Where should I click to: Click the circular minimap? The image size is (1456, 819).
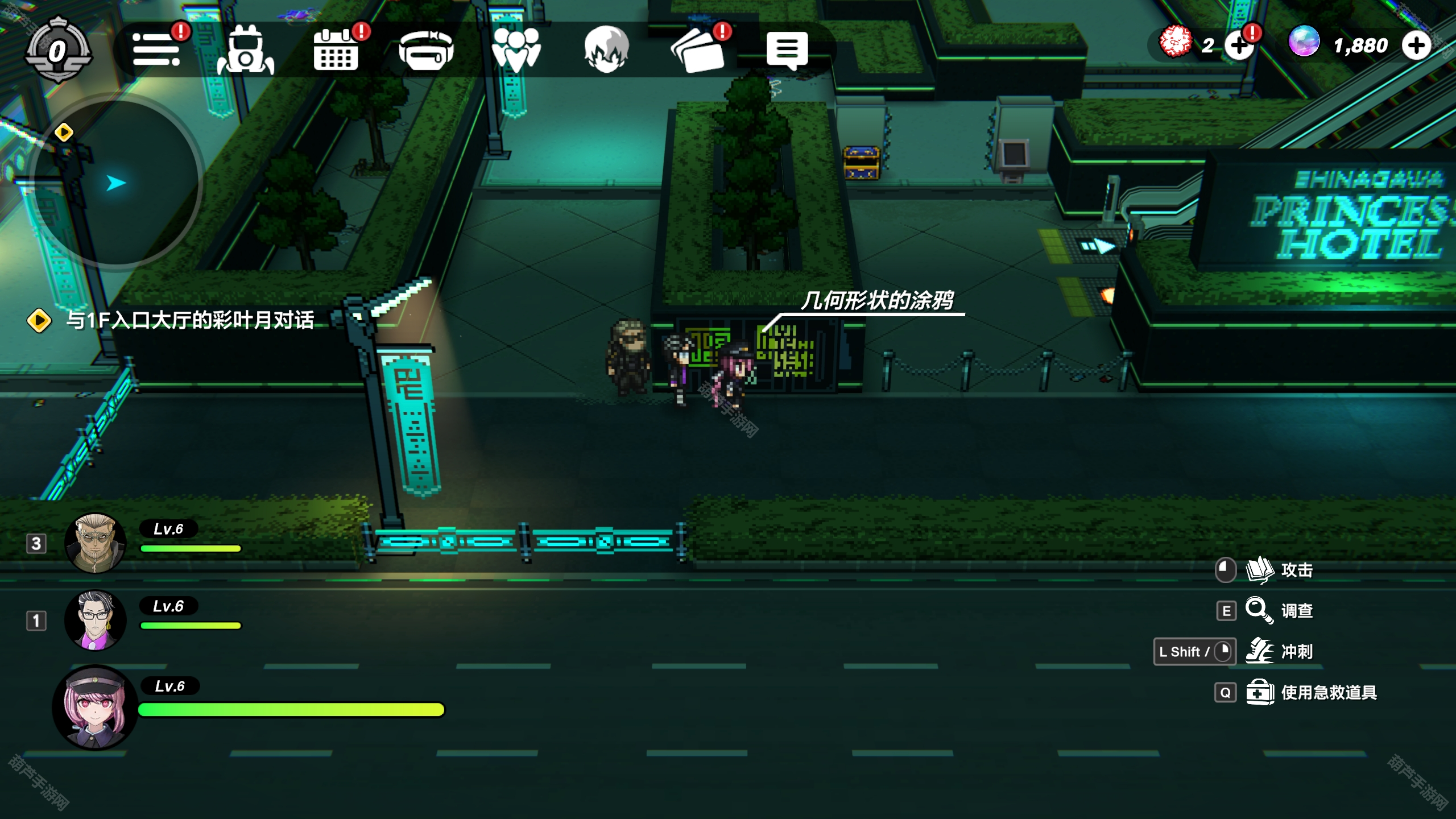click(x=117, y=182)
